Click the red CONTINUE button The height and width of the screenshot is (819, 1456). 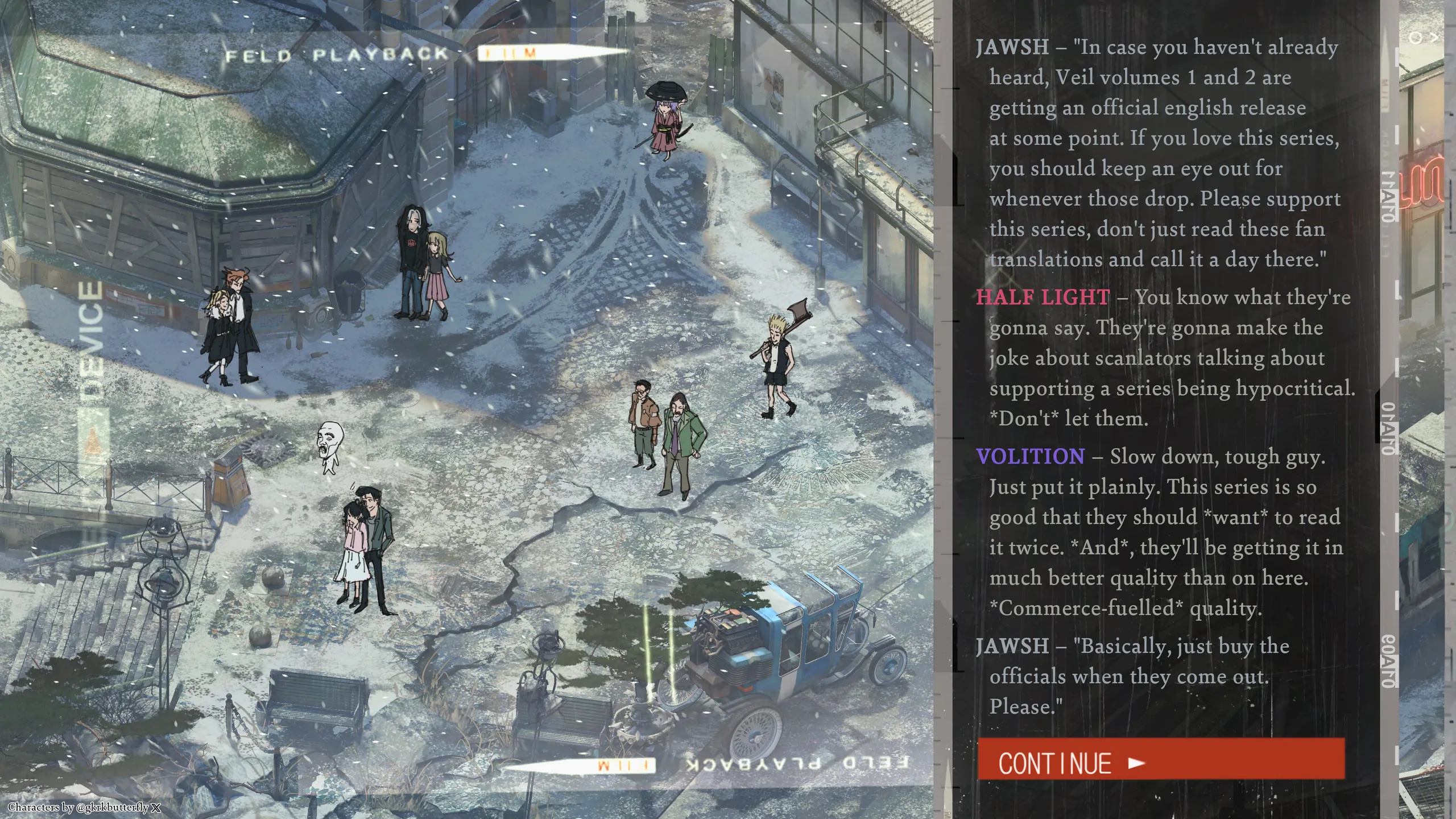[1160, 759]
